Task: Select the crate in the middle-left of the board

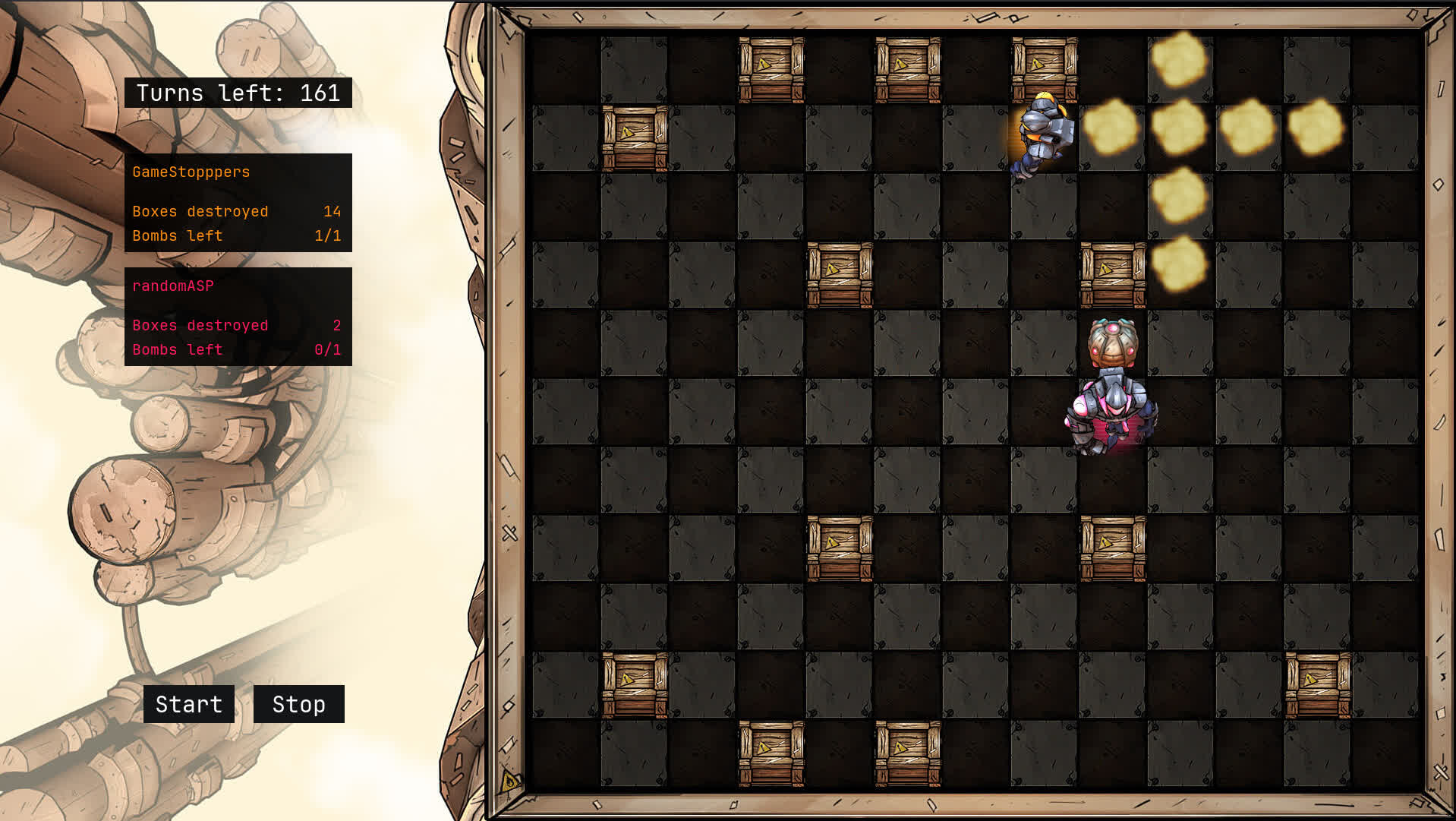Action: tap(839, 273)
